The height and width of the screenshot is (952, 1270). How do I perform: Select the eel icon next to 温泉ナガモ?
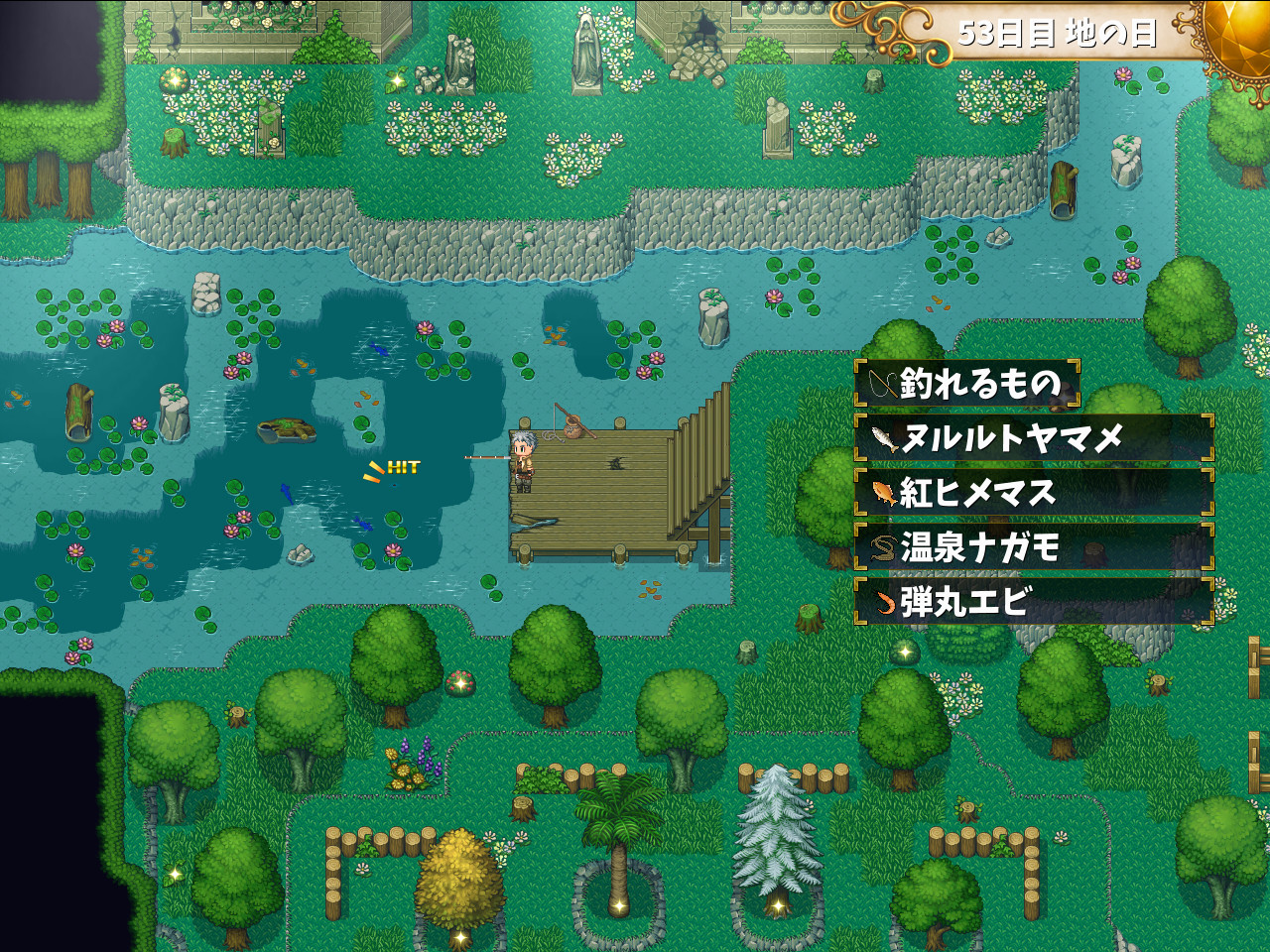coord(885,546)
